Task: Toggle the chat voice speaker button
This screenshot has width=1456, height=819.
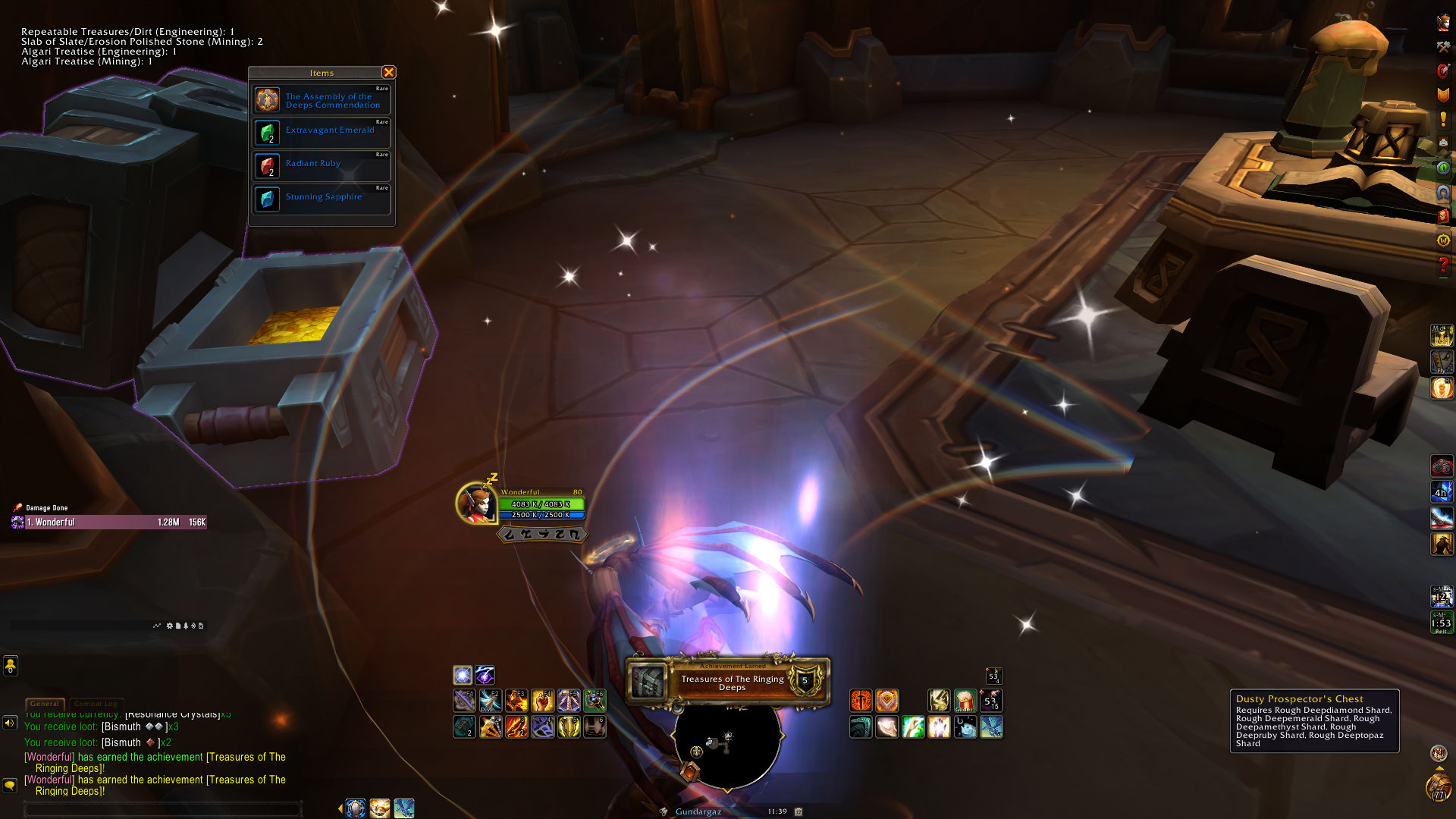Action: point(10,723)
